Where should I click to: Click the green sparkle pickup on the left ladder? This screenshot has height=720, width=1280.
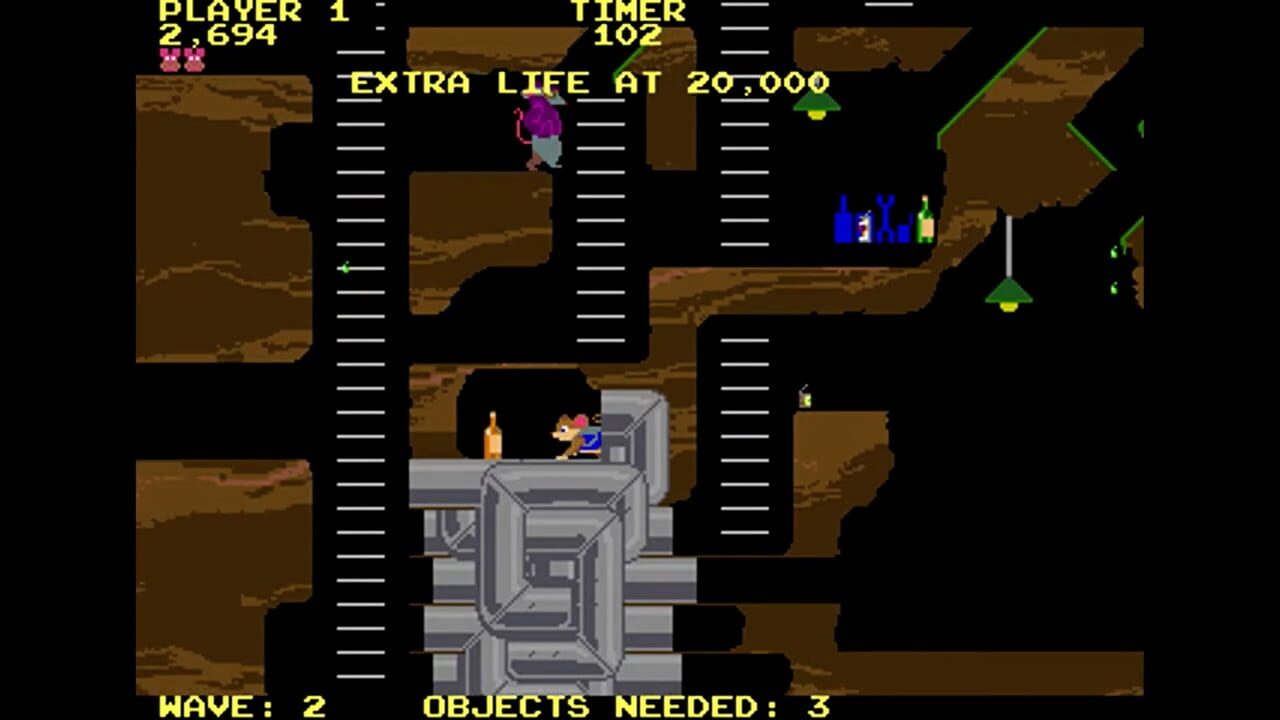344,268
